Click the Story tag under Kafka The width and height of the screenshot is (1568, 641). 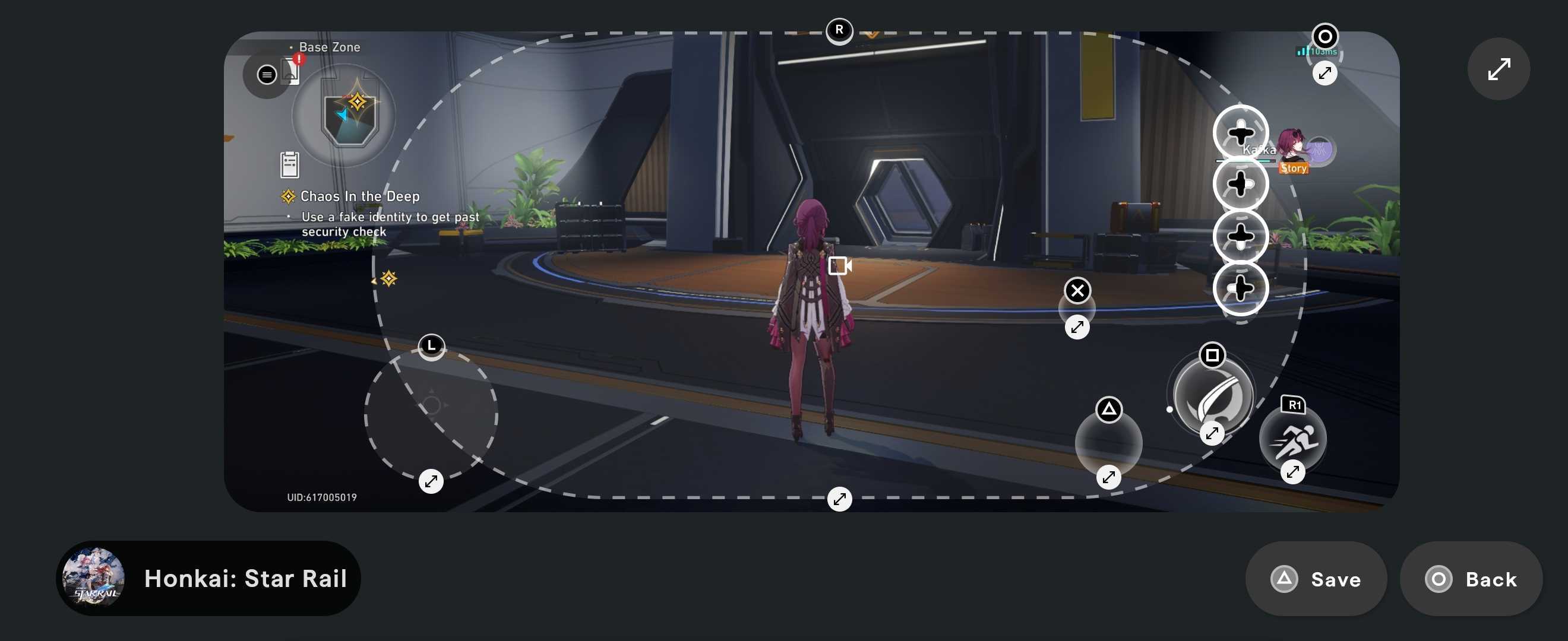[x=1294, y=168]
